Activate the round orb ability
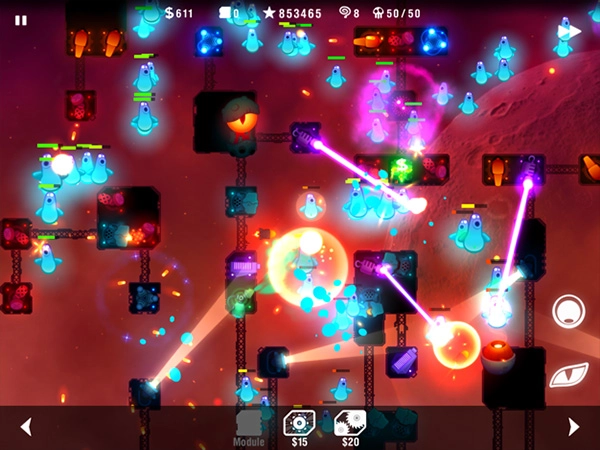Image resolution: width=600 pixels, height=450 pixels. point(569,311)
